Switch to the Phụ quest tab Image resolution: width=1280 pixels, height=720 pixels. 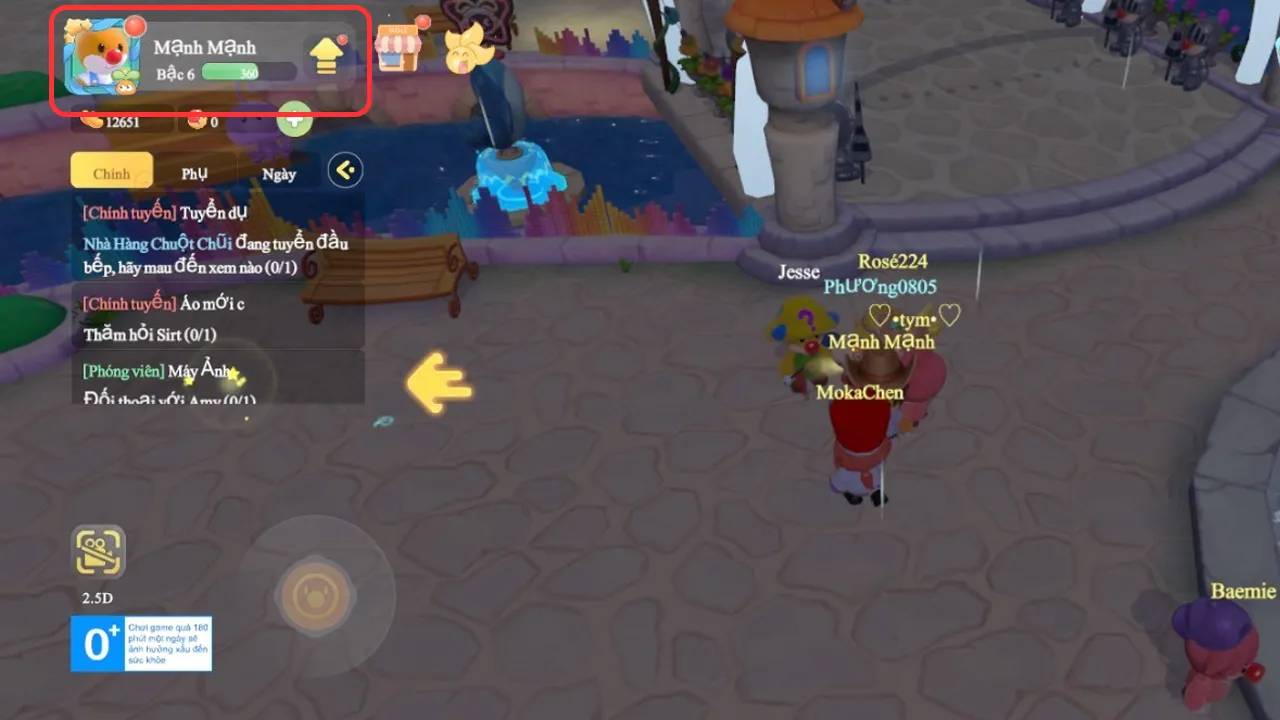click(193, 172)
